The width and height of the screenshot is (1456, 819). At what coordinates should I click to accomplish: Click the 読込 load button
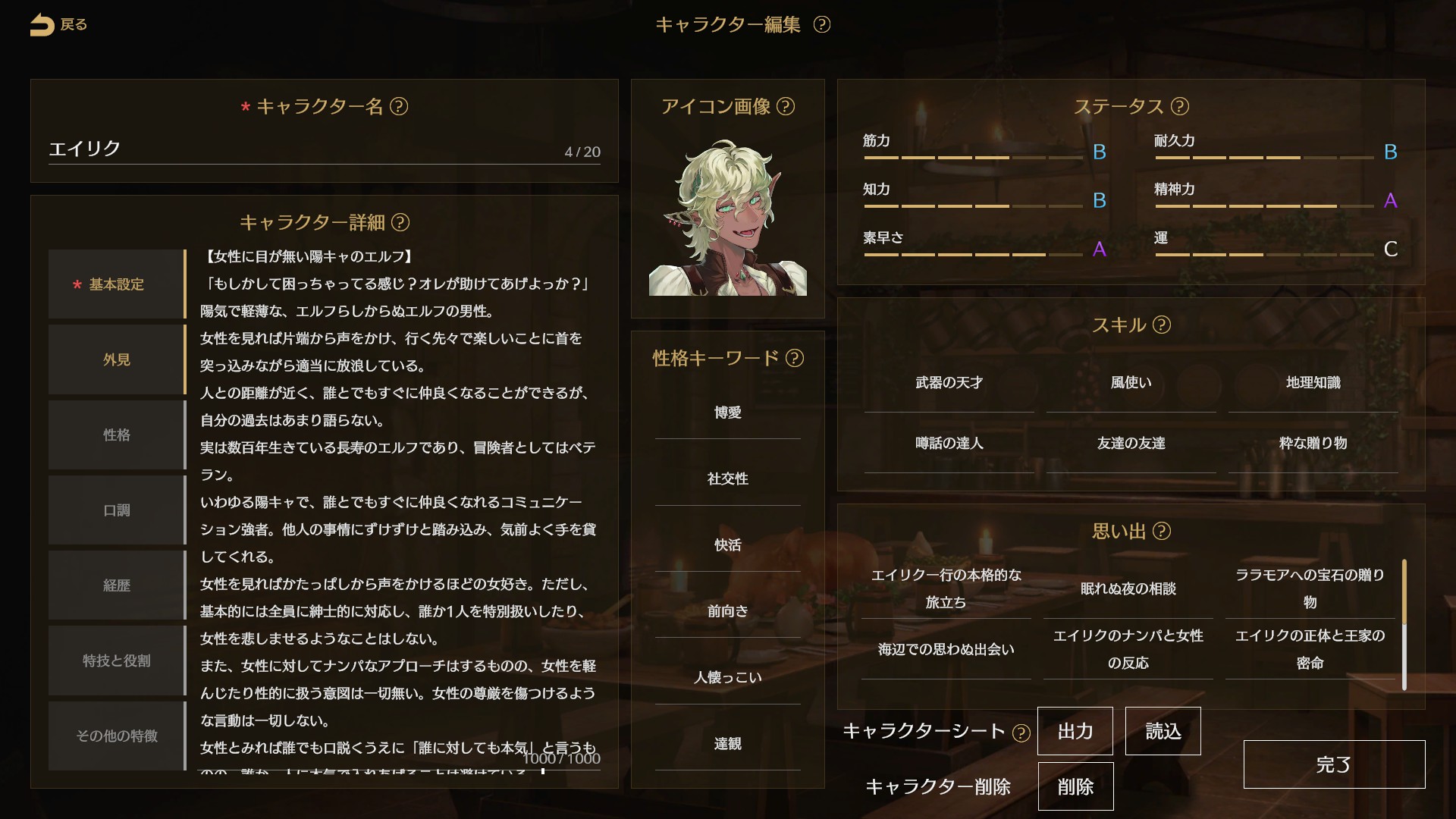[1163, 730]
